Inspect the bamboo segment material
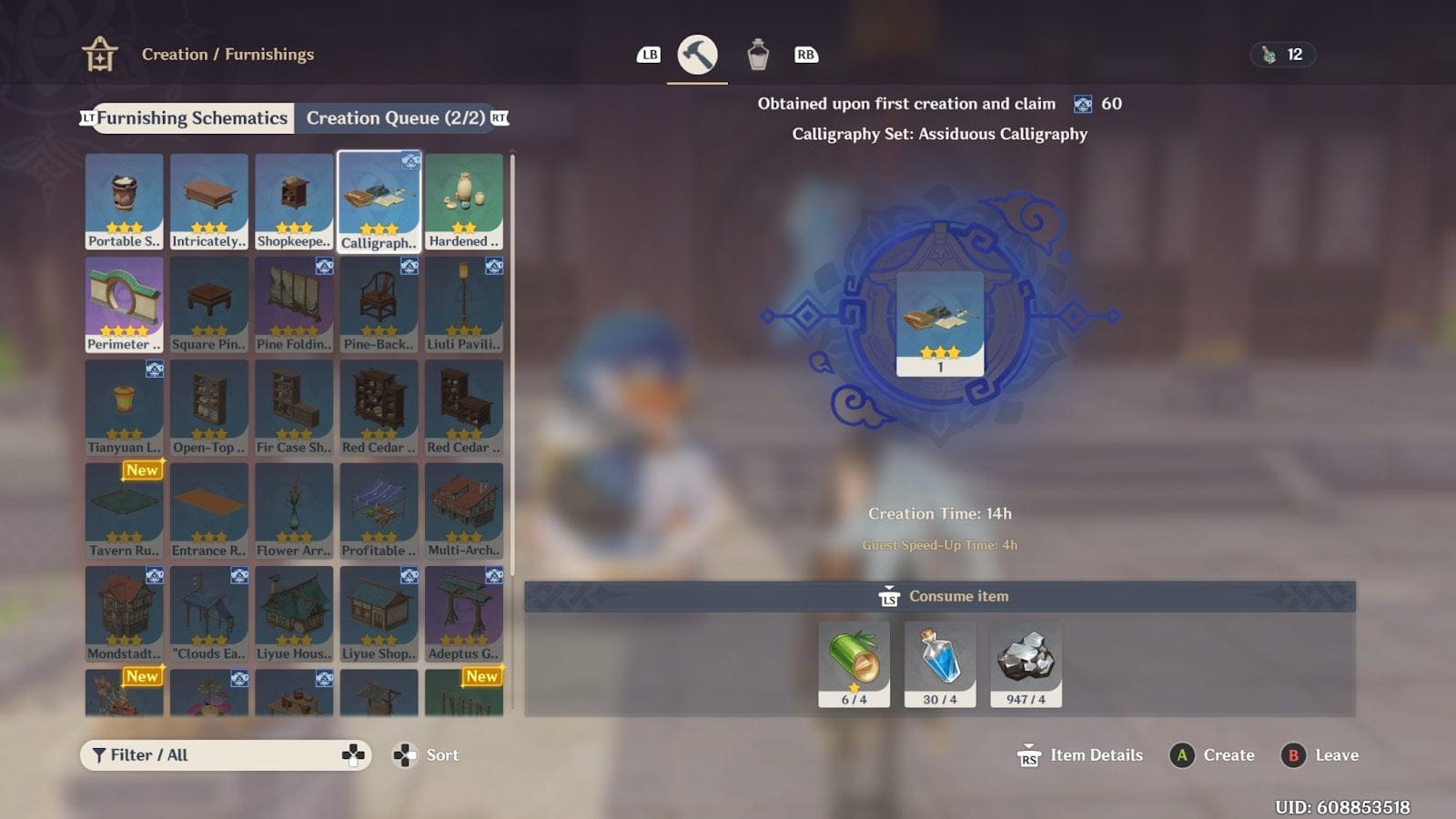The image size is (1456, 819). coord(854,663)
